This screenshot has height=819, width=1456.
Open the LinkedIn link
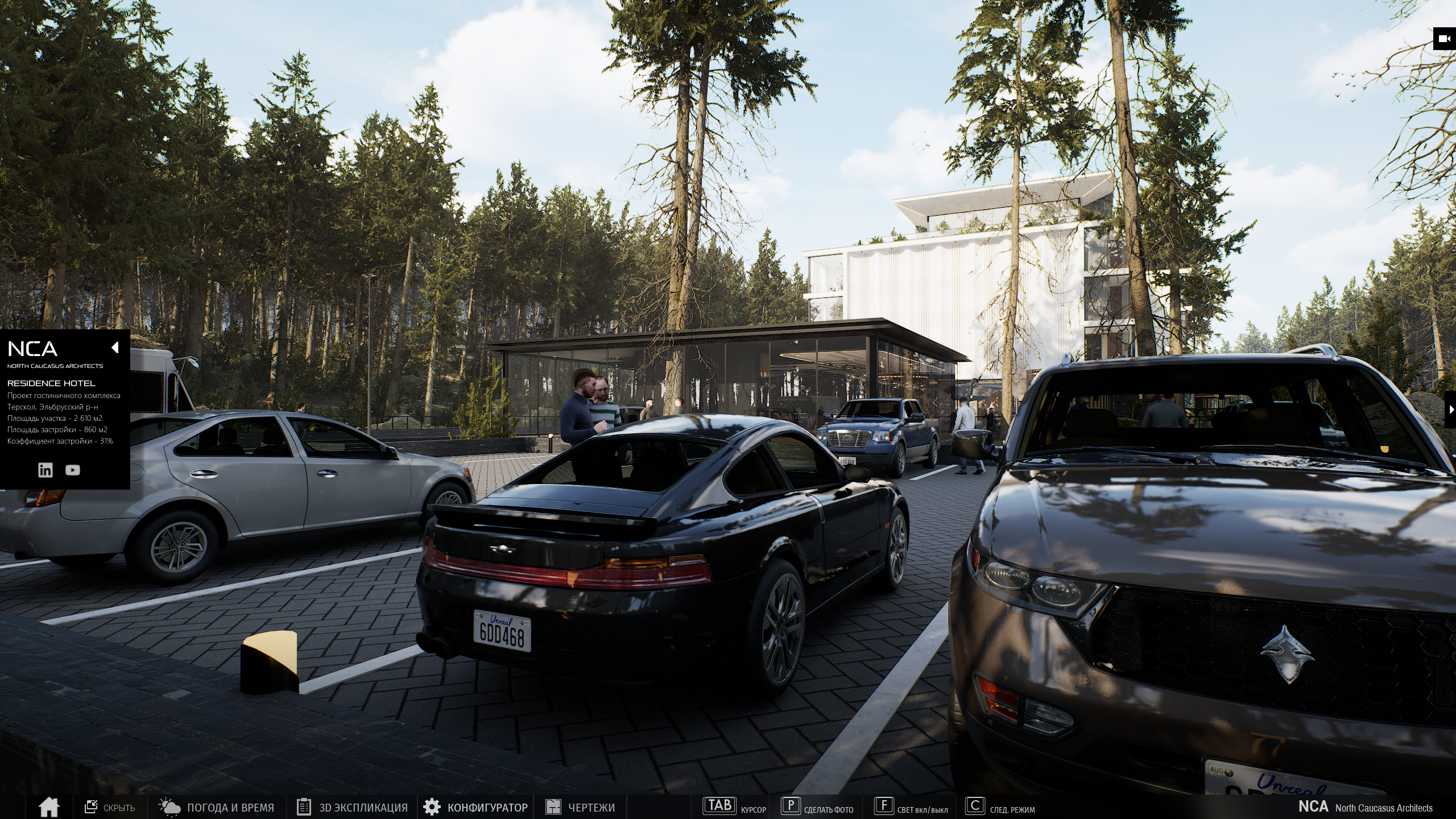coord(45,470)
